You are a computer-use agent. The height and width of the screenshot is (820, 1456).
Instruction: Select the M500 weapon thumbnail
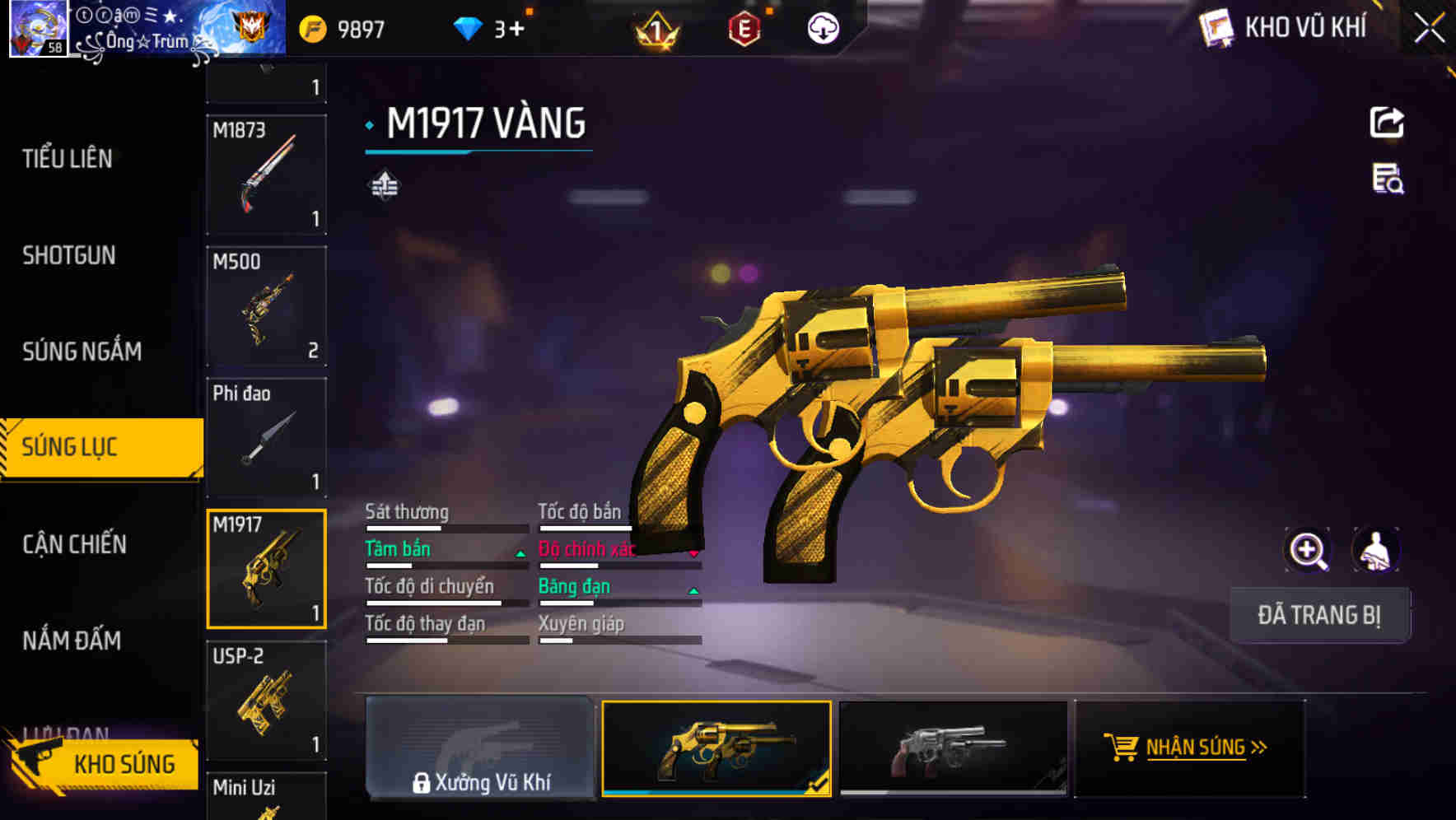pos(266,305)
